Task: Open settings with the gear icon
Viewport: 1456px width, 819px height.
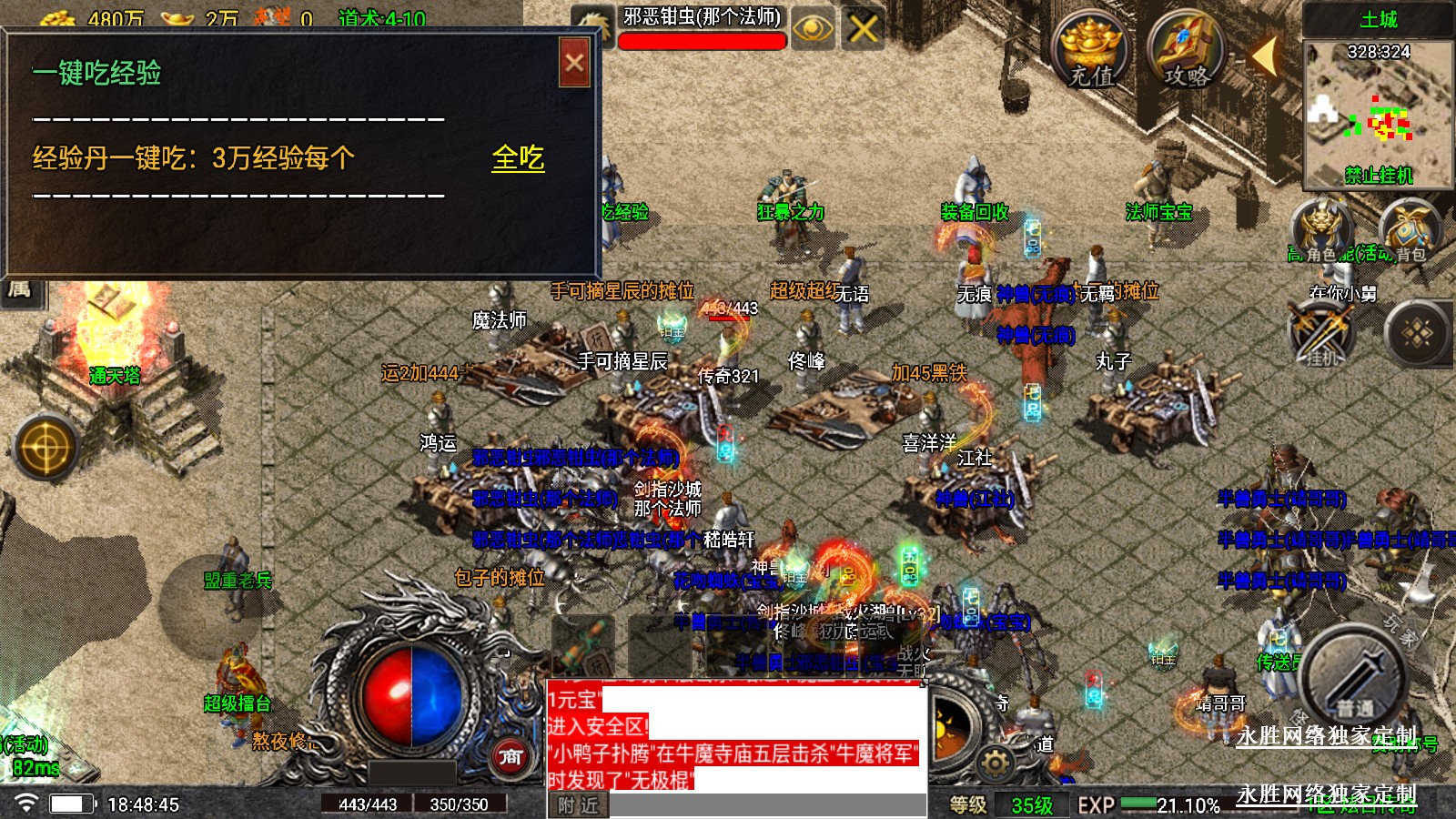Action: click(996, 763)
